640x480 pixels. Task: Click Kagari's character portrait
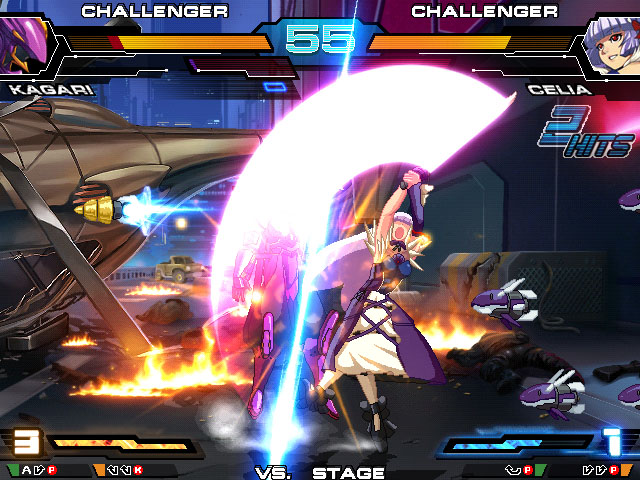click(24, 44)
